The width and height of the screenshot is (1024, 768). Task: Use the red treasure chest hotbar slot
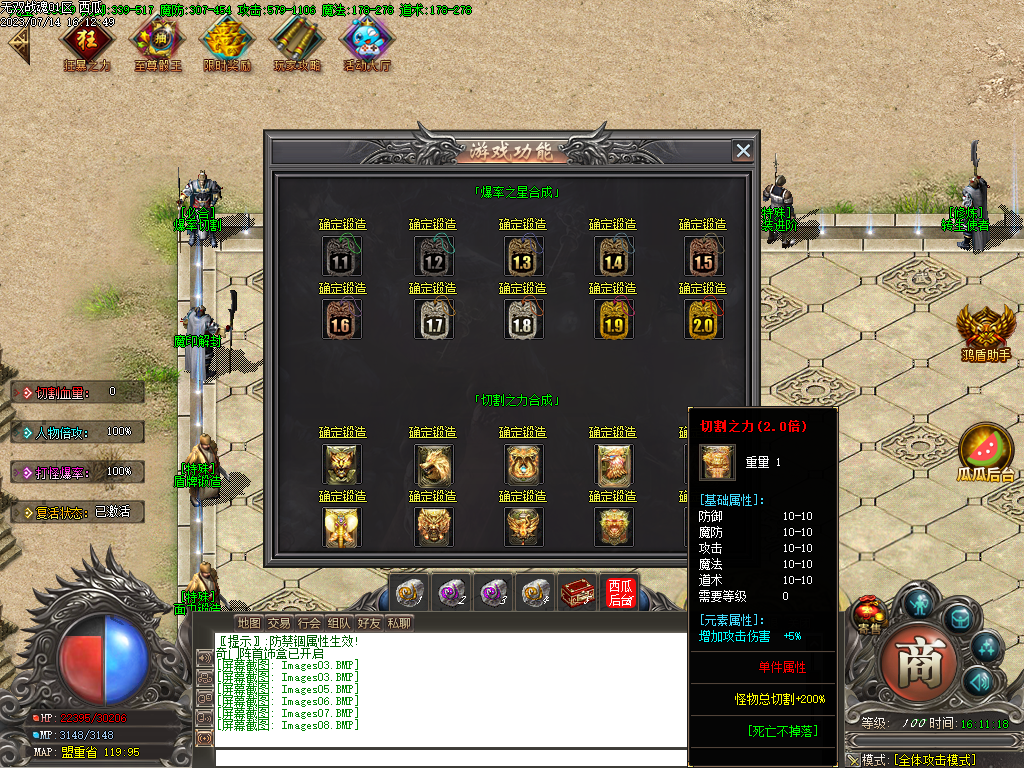click(x=577, y=592)
